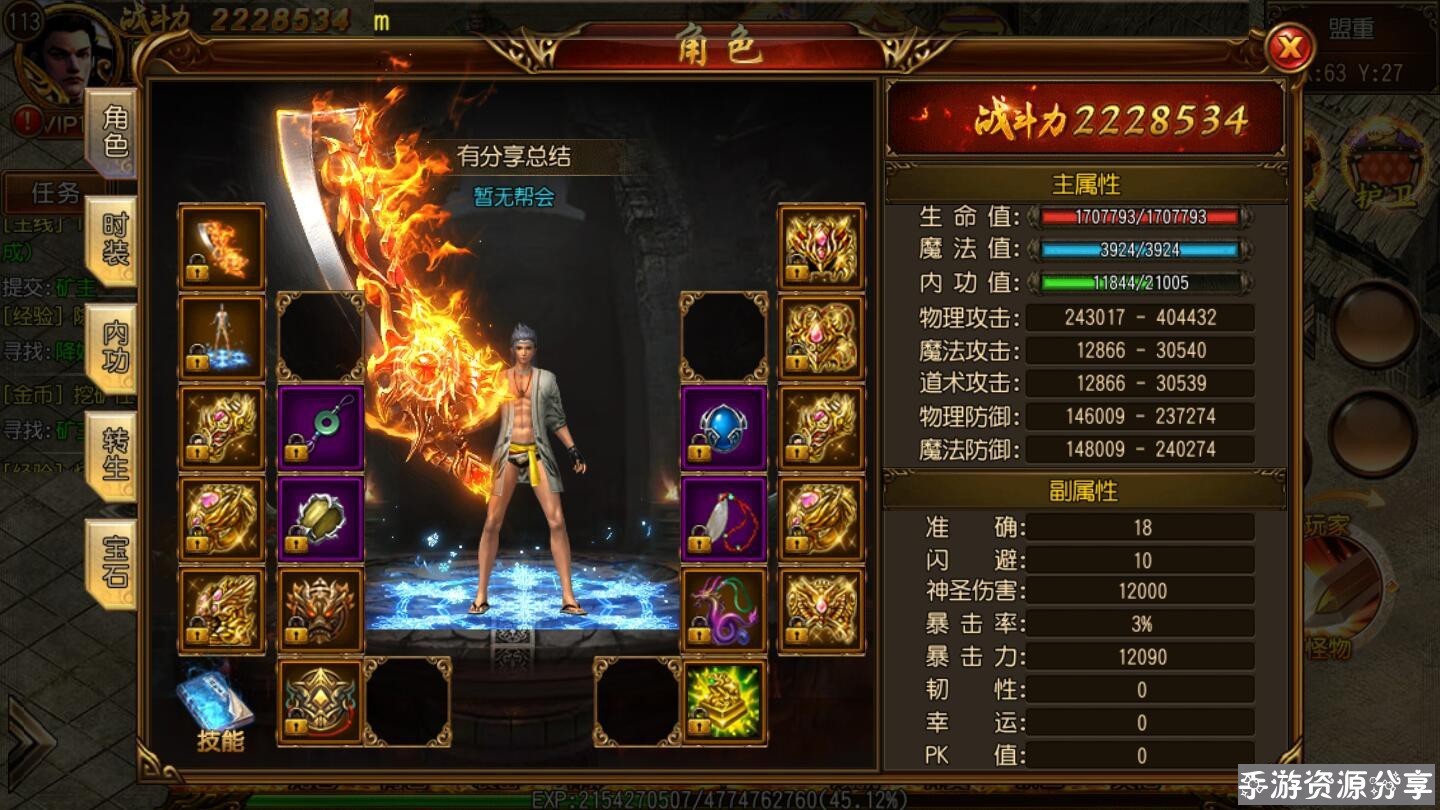
Task: Show the 宝石 tab
Action: tap(113, 562)
